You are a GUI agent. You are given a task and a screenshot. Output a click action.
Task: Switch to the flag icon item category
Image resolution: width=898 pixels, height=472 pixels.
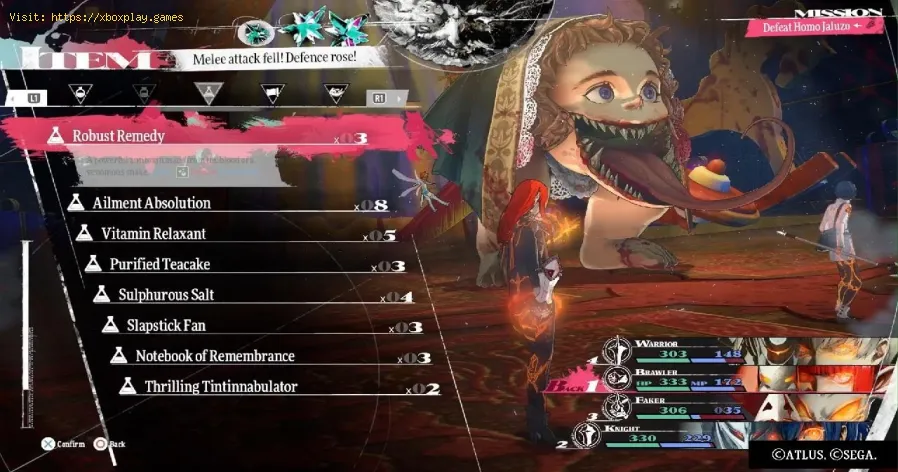tap(271, 96)
